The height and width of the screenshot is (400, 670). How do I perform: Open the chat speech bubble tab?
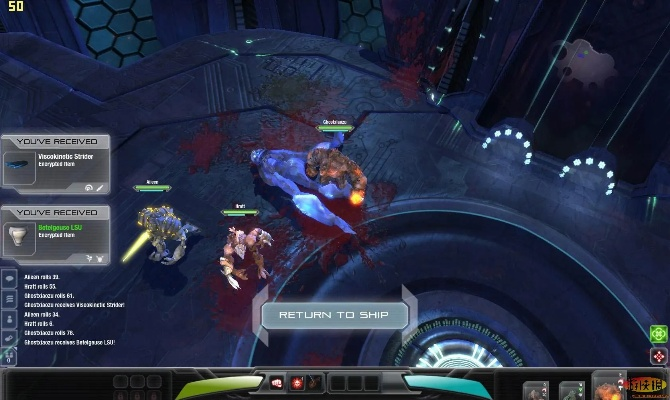pos(9,280)
